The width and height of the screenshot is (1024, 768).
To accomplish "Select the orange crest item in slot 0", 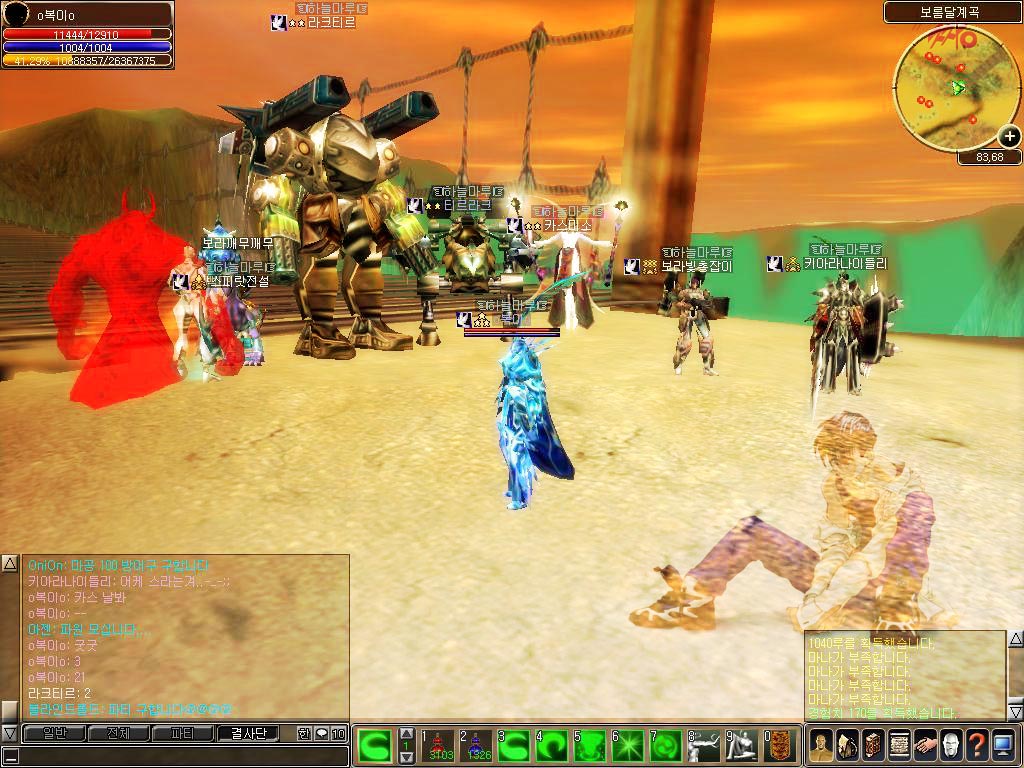I will [x=782, y=746].
